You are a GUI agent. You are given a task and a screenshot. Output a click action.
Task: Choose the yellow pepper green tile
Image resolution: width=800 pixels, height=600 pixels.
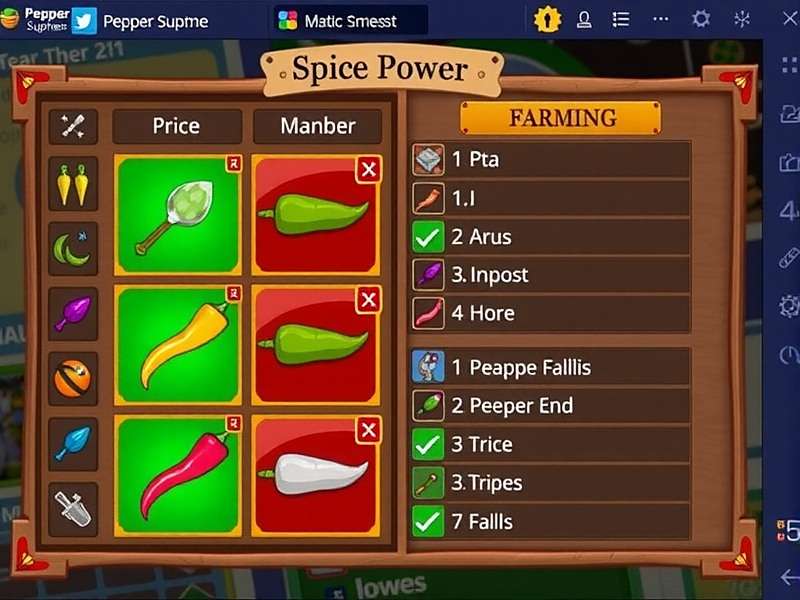pyautogui.click(x=178, y=343)
